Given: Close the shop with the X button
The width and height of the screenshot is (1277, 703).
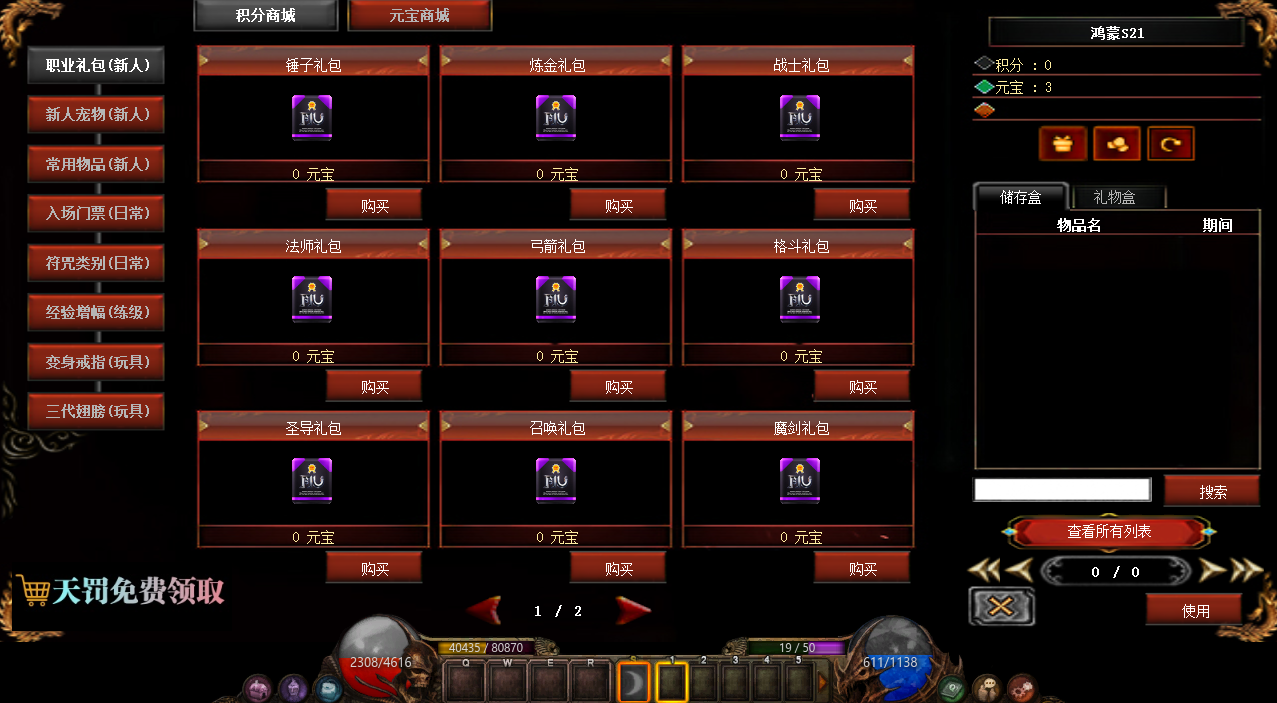Looking at the screenshot, I should (1002, 607).
